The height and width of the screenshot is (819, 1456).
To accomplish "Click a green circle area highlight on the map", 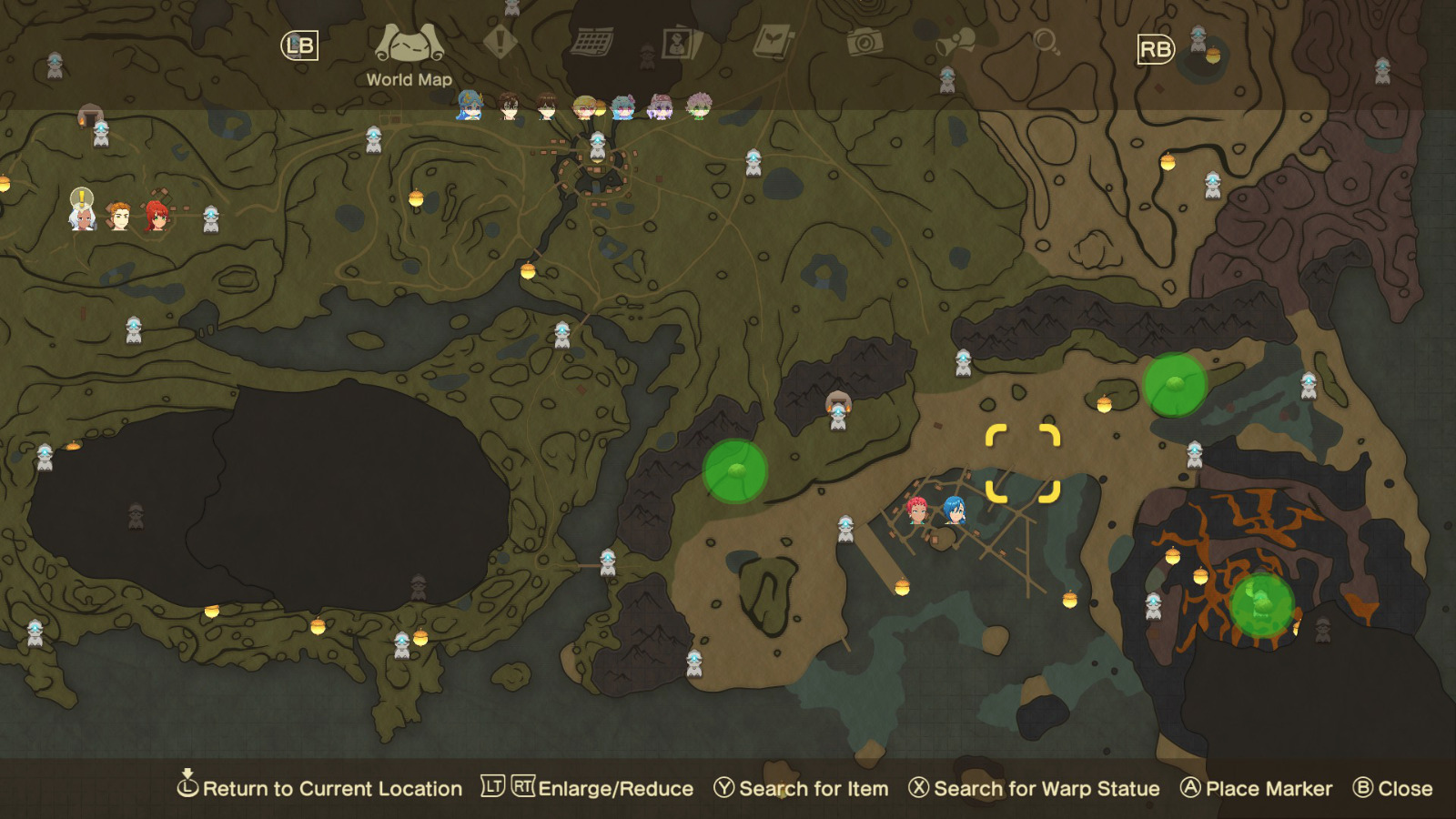I will (x=736, y=472).
